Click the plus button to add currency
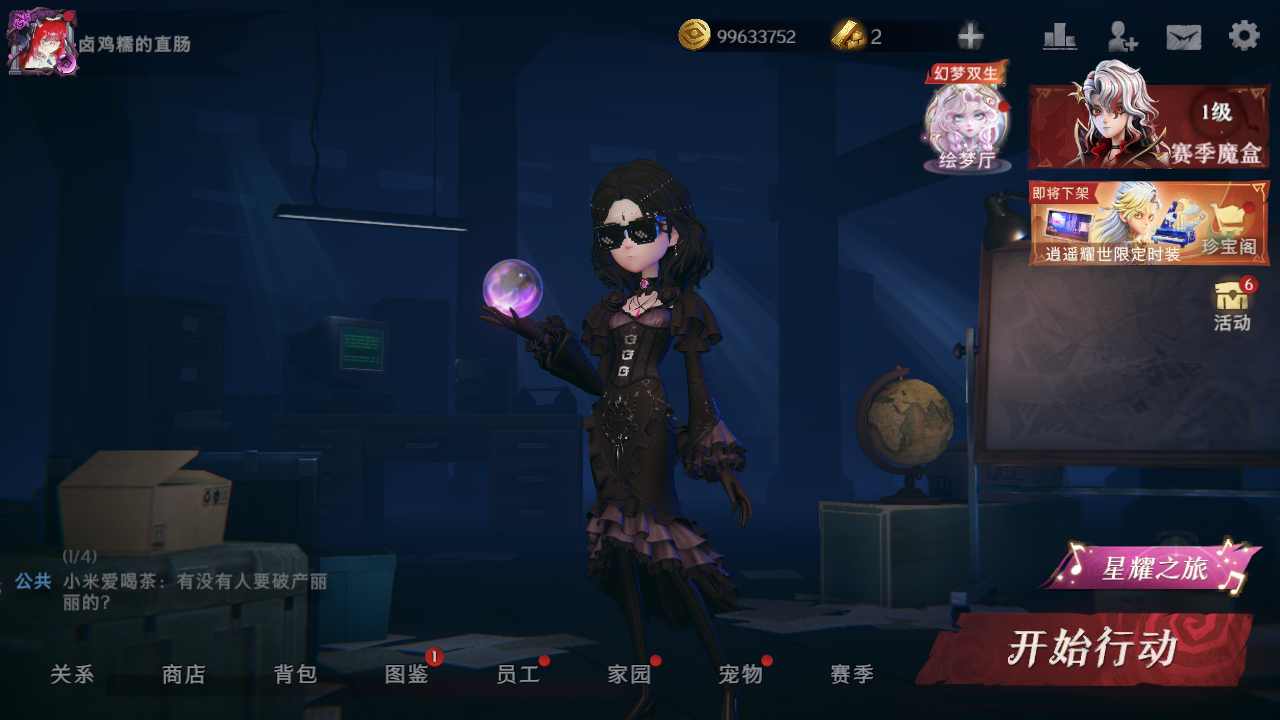1280x720 pixels. (x=970, y=37)
